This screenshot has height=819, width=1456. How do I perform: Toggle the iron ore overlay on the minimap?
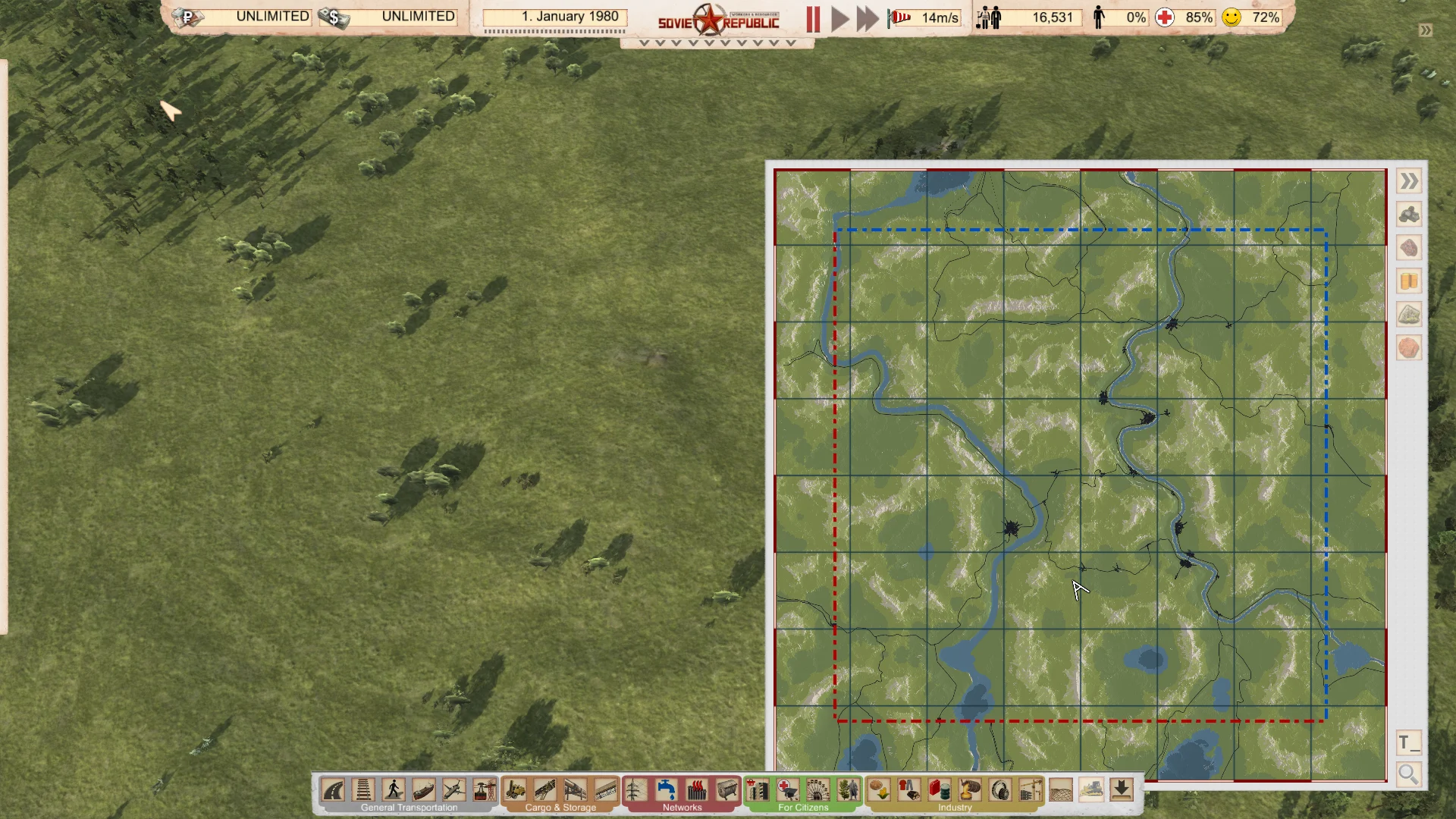point(1408,248)
